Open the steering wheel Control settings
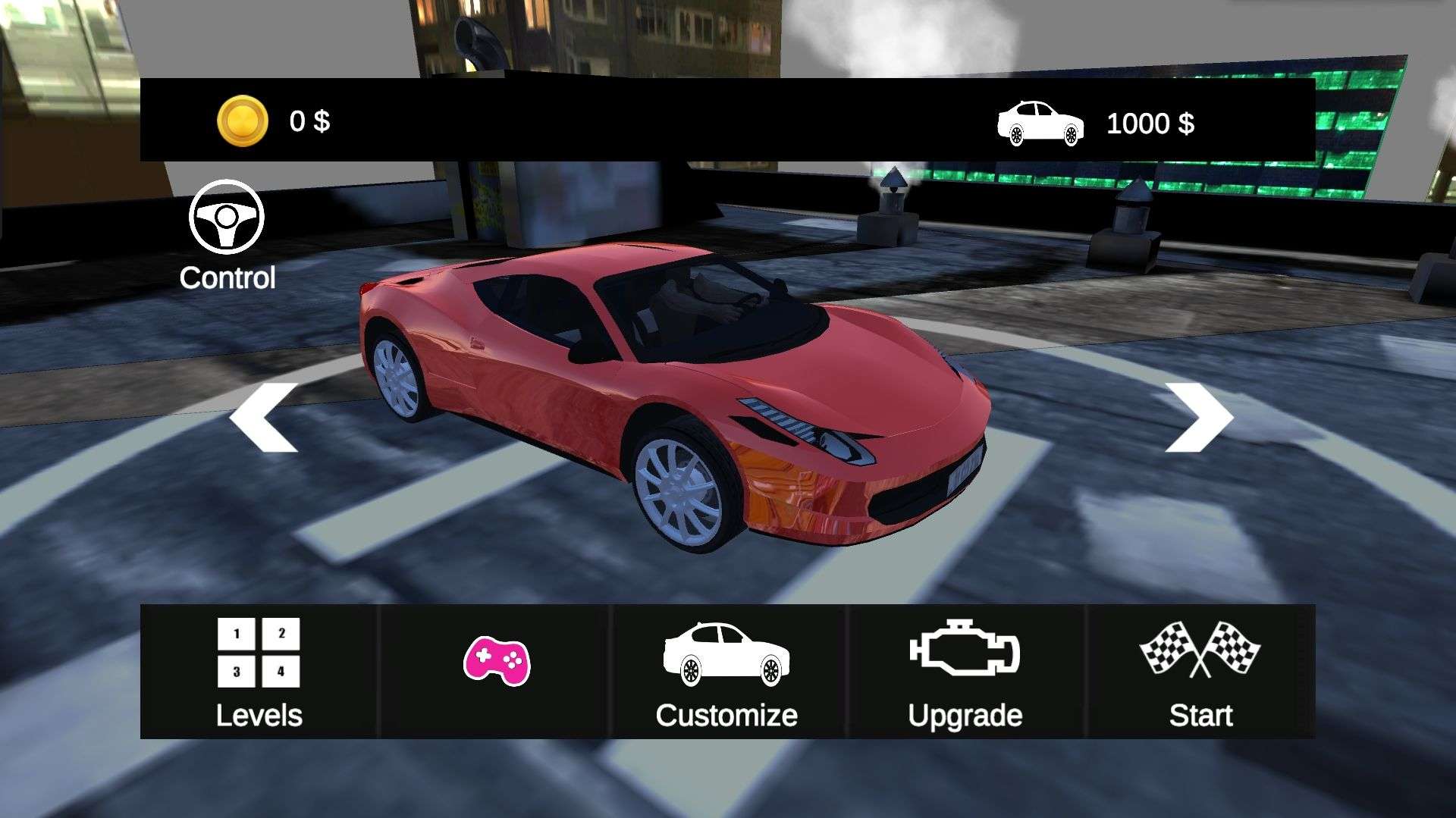 tap(227, 235)
